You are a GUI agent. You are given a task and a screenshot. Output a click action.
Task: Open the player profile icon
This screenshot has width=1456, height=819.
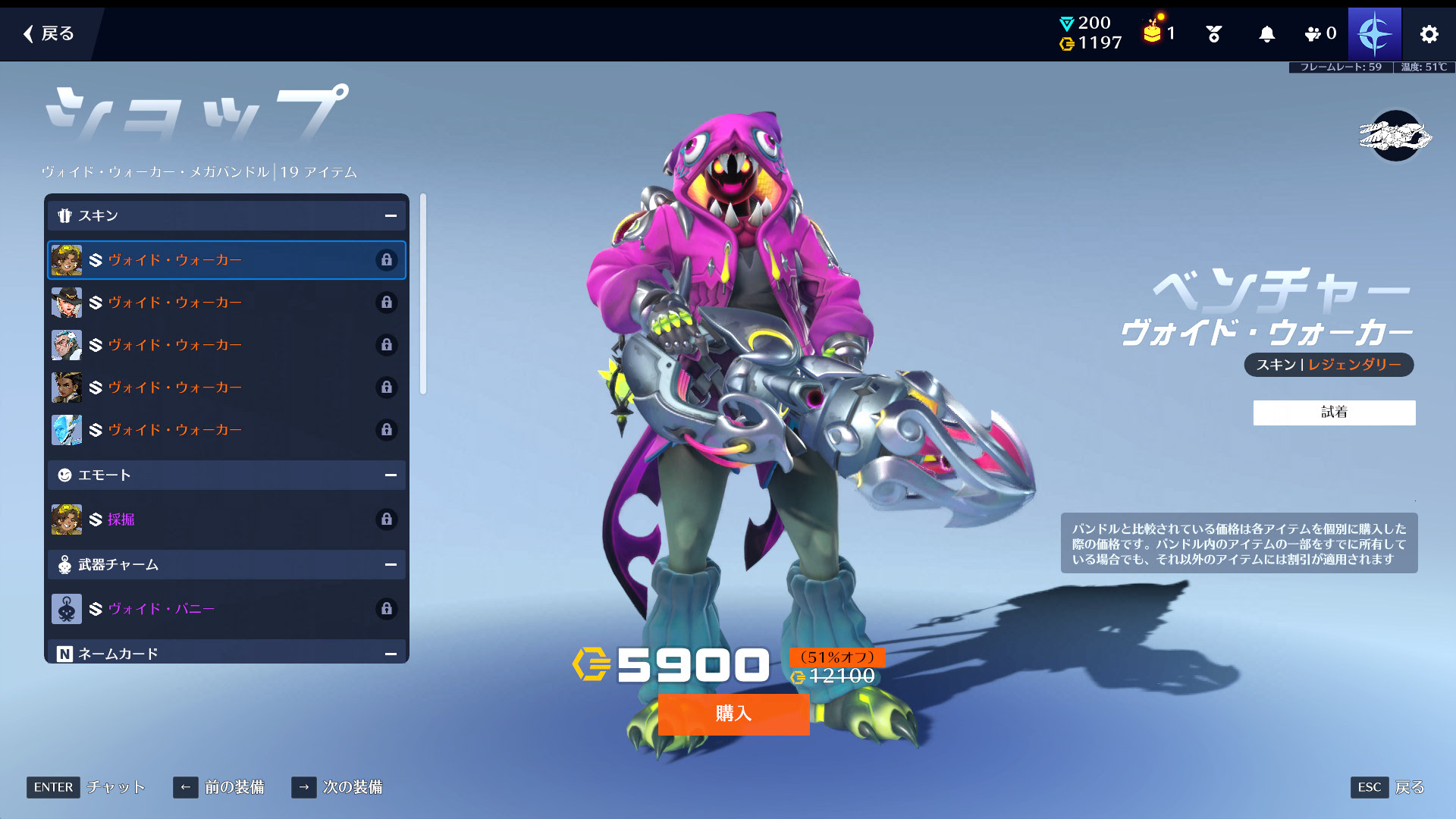coord(1374,34)
